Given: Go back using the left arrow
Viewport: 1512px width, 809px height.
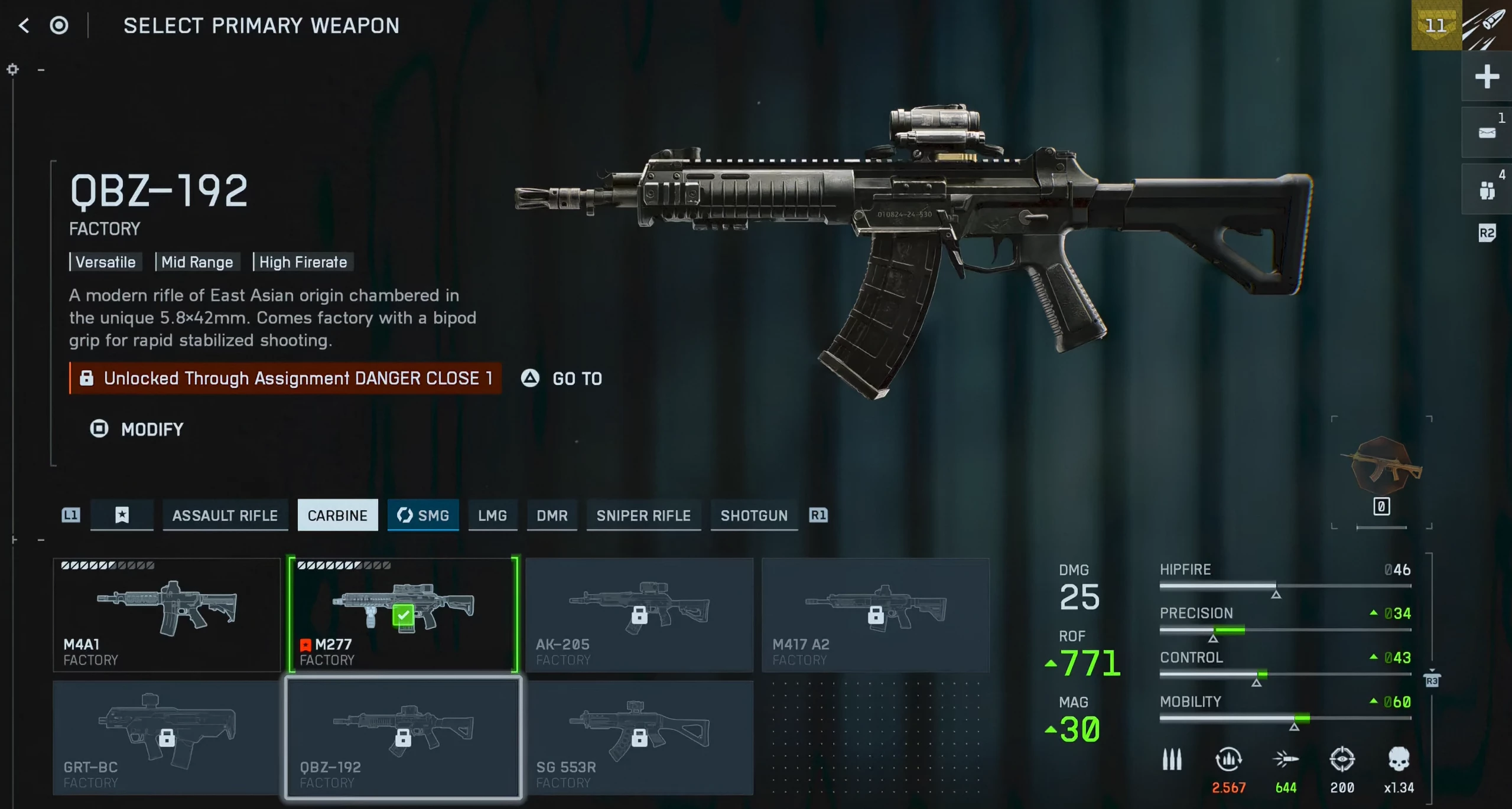Looking at the screenshot, I should tap(24, 25).
